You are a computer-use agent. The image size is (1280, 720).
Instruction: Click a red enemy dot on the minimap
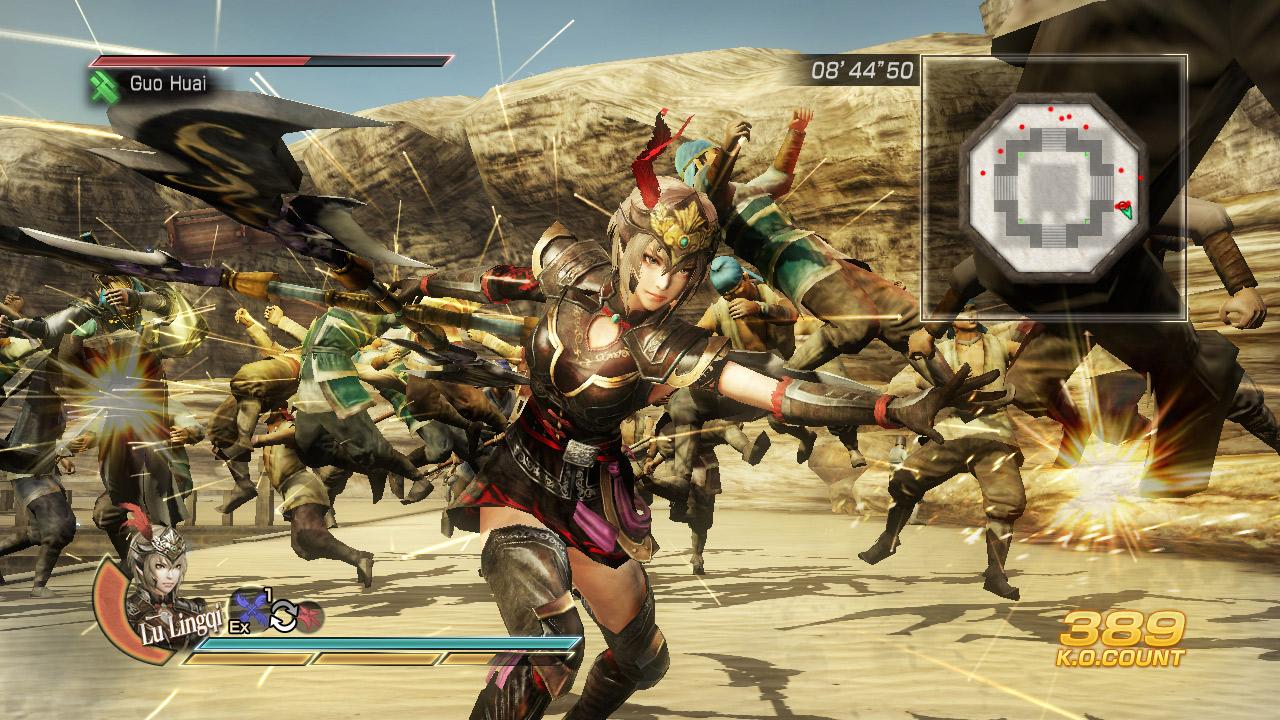coord(1050,109)
